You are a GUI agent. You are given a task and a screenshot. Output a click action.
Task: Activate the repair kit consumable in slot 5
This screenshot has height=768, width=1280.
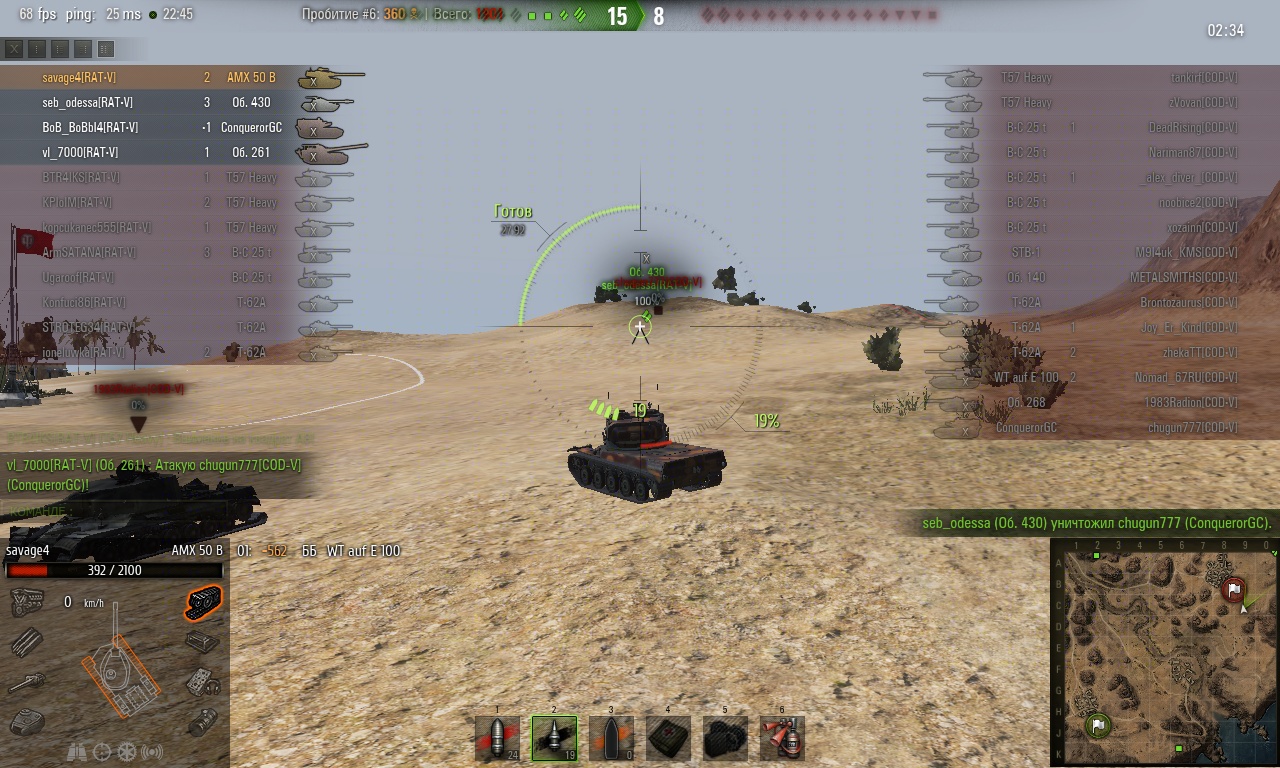point(725,738)
